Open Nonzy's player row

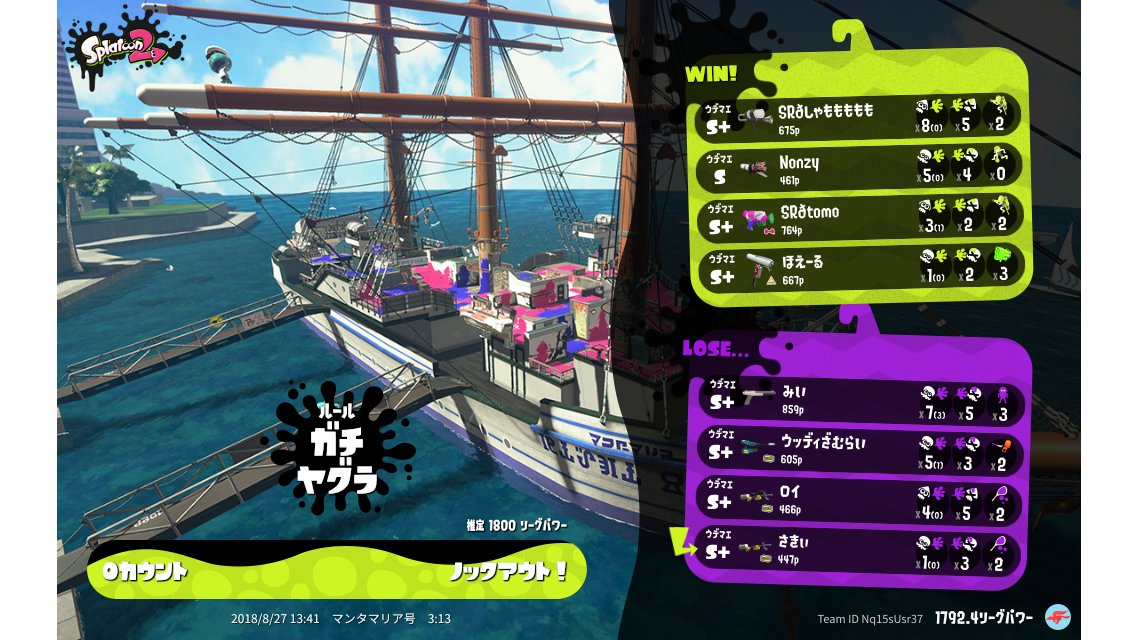click(x=860, y=165)
